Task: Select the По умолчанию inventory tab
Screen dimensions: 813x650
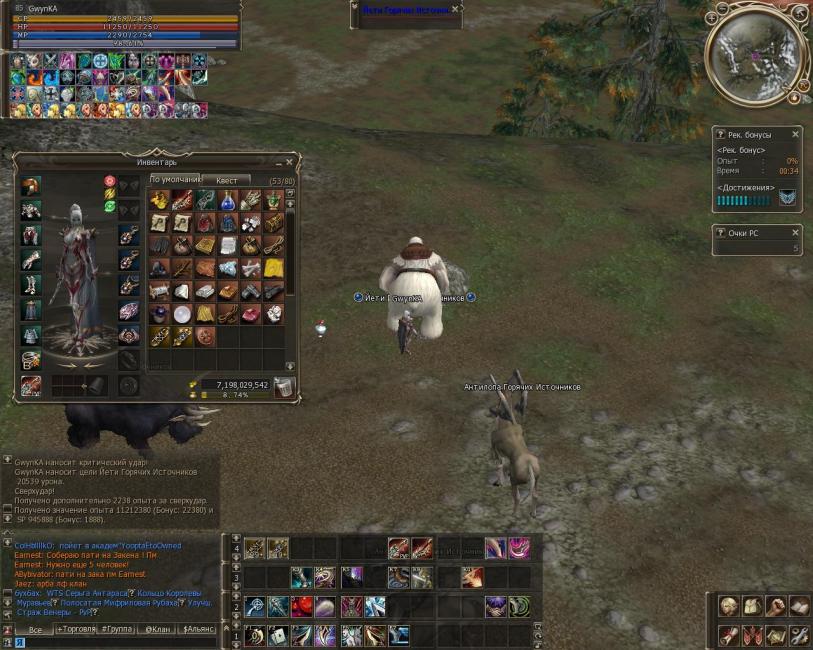Action: pyautogui.click(x=175, y=180)
